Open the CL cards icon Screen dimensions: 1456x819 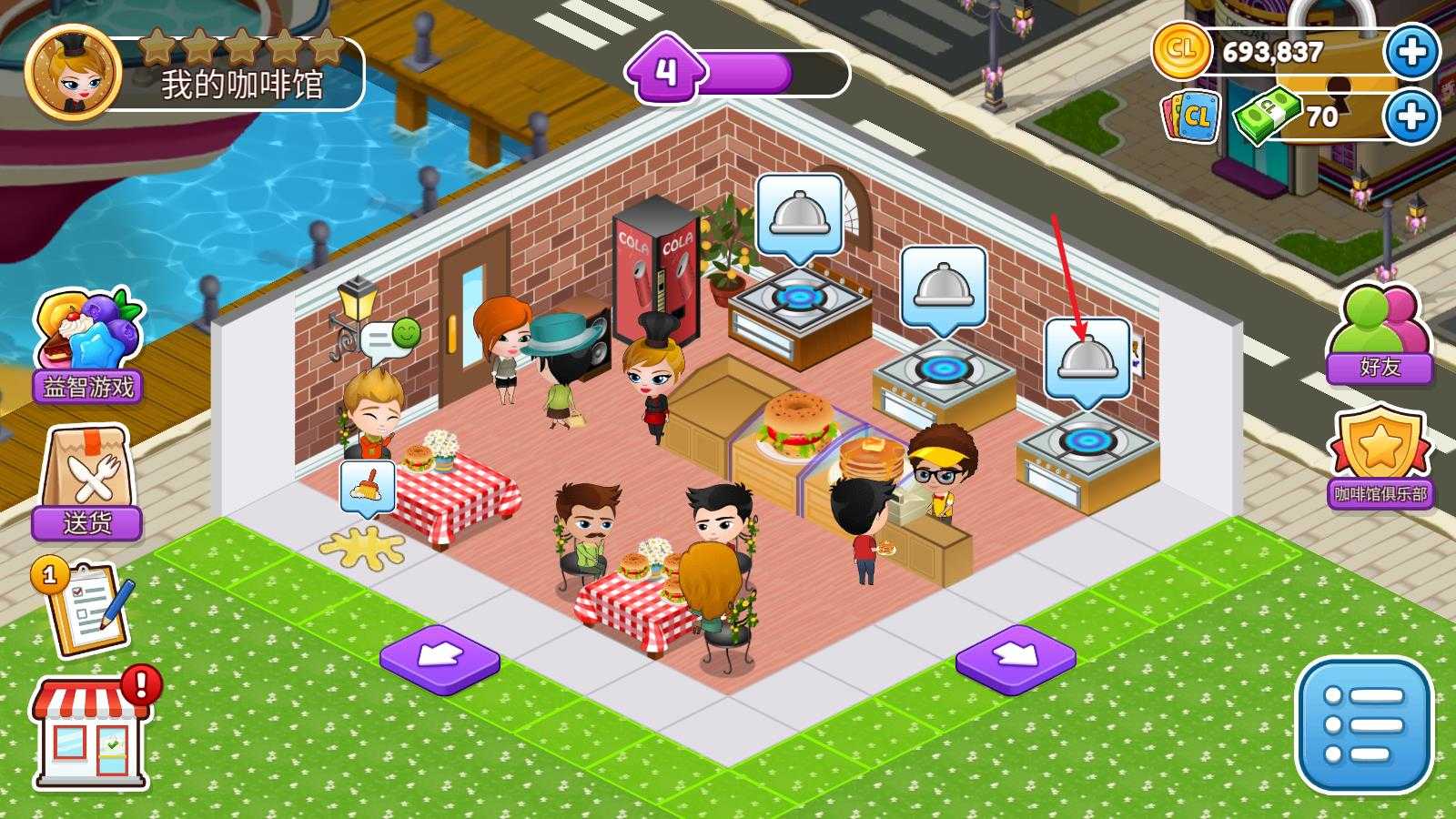[x=1190, y=116]
